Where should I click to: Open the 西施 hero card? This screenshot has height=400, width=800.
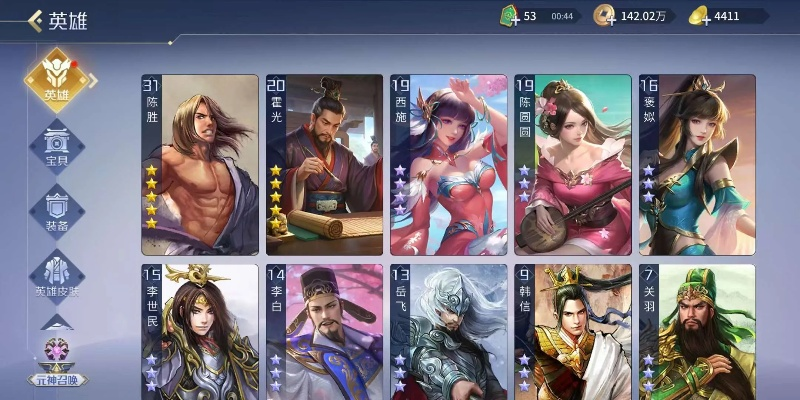448,165
